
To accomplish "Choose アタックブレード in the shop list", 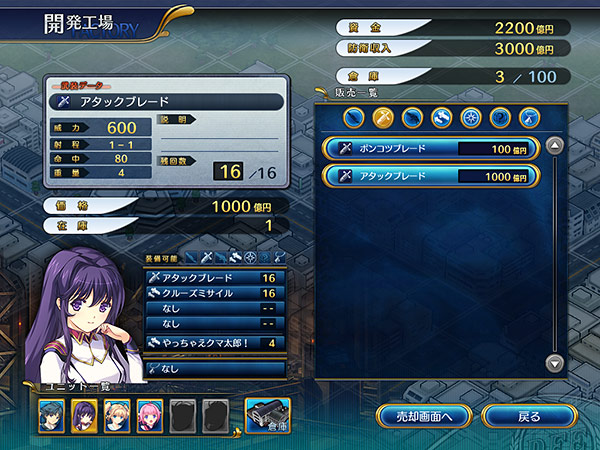I will pos(431,176).
